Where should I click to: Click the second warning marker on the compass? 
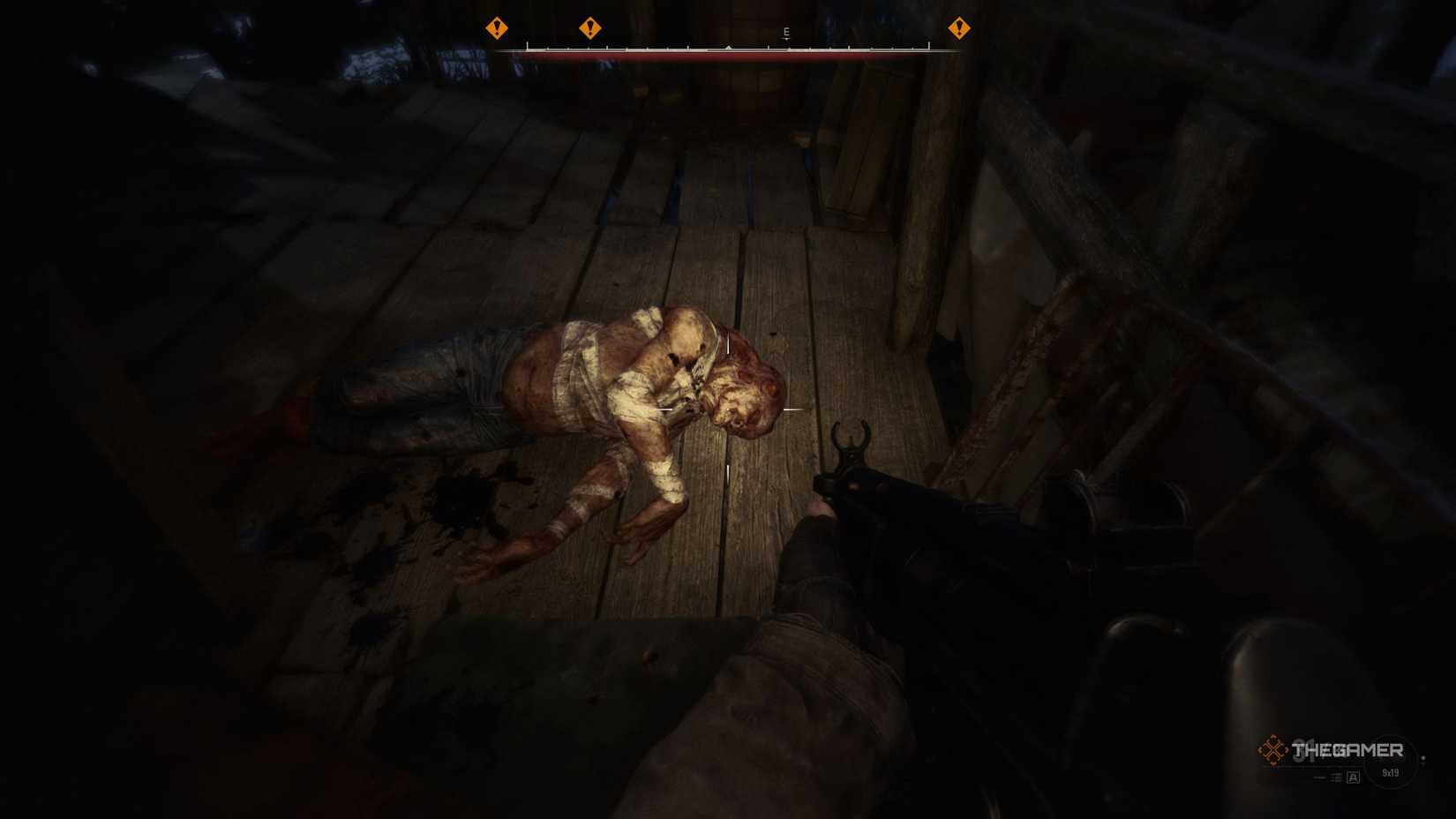[589, 29]
